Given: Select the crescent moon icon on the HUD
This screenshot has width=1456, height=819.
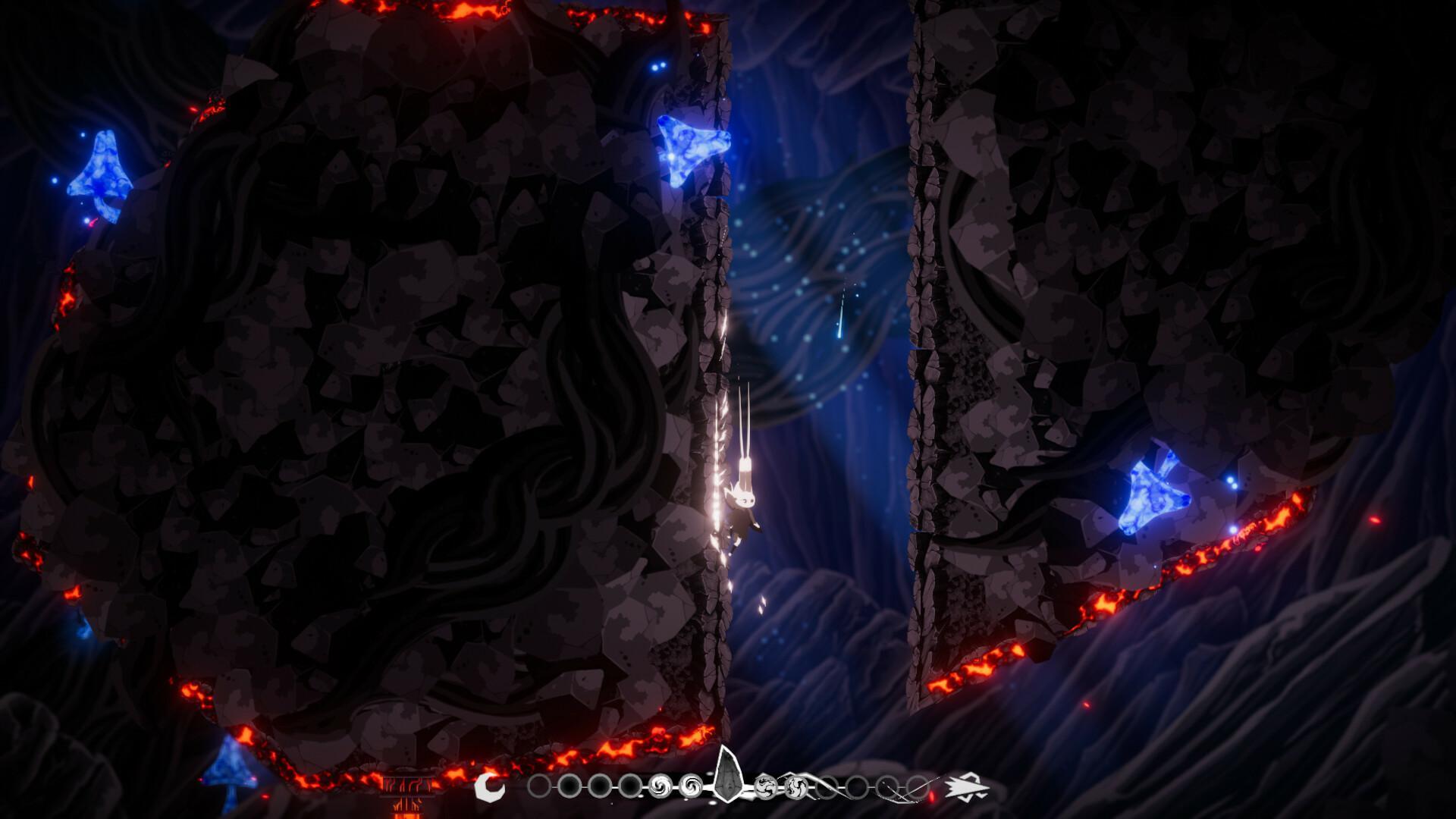Looking at the screenshot, I should (x=491, y=786).
